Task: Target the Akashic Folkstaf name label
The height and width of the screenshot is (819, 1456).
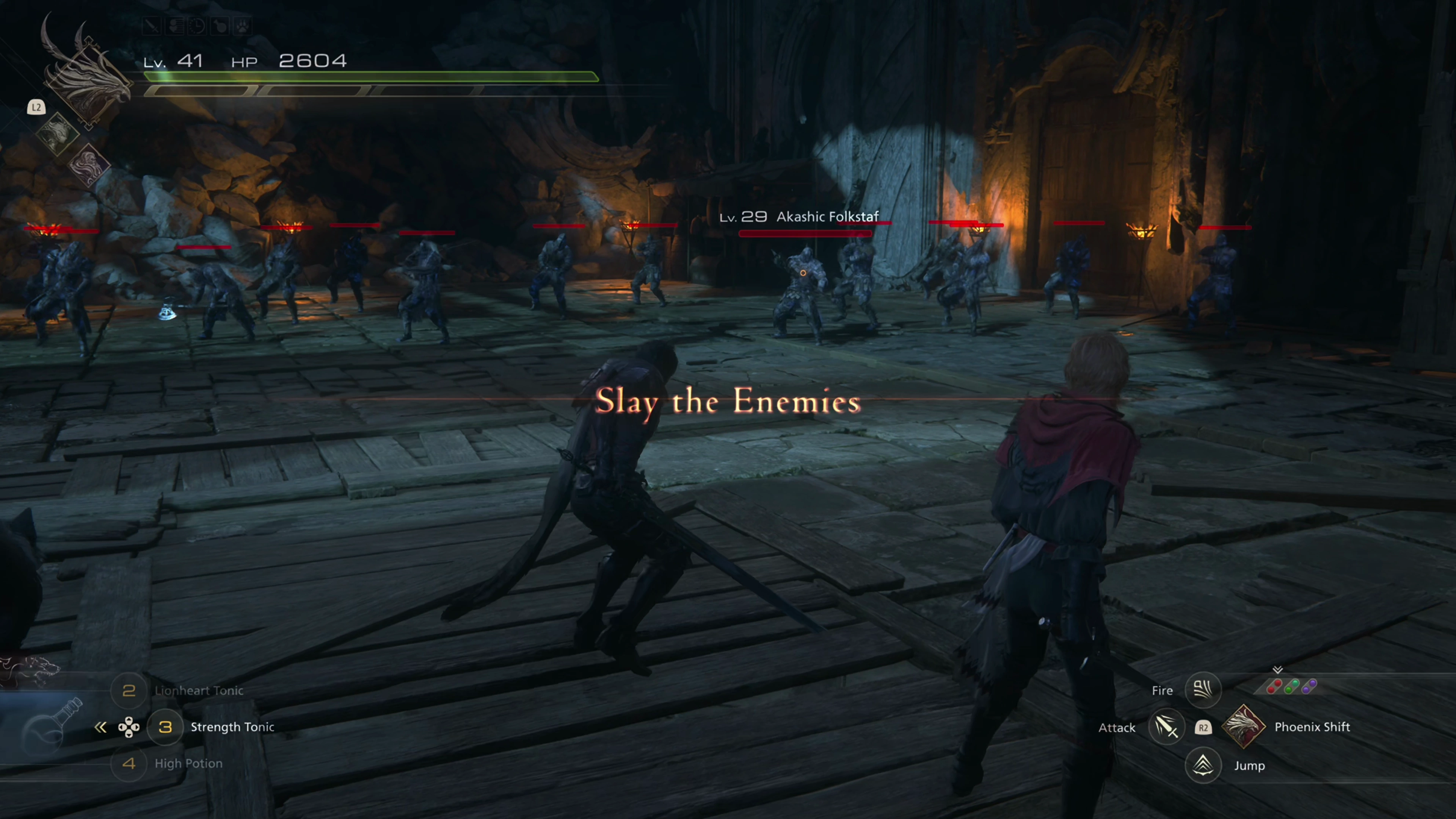Action: point(827,217)
